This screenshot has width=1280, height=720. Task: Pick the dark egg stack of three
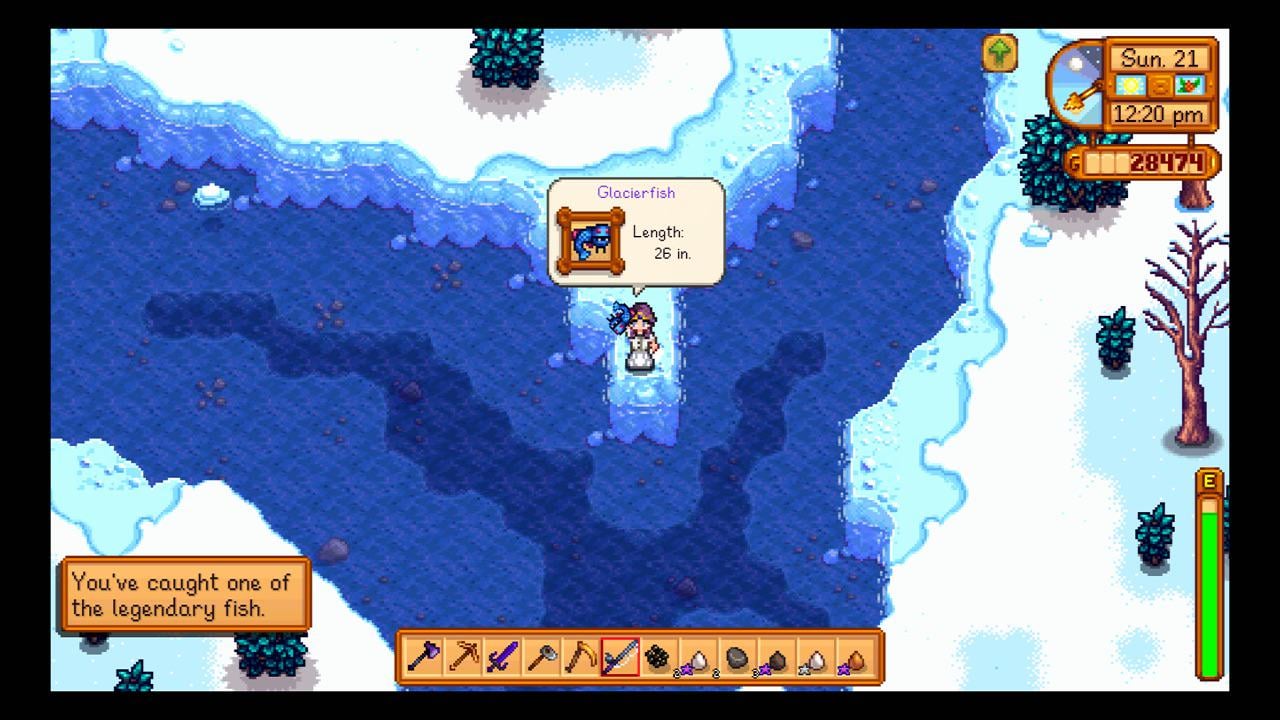click(x=775, y=657)
